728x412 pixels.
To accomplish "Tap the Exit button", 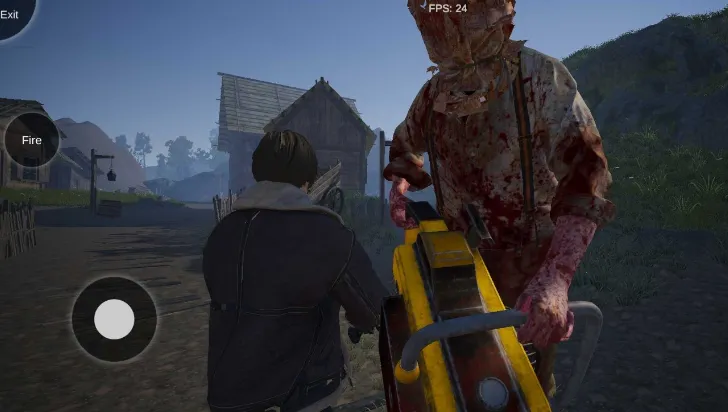I will click(x=12, y=14).
